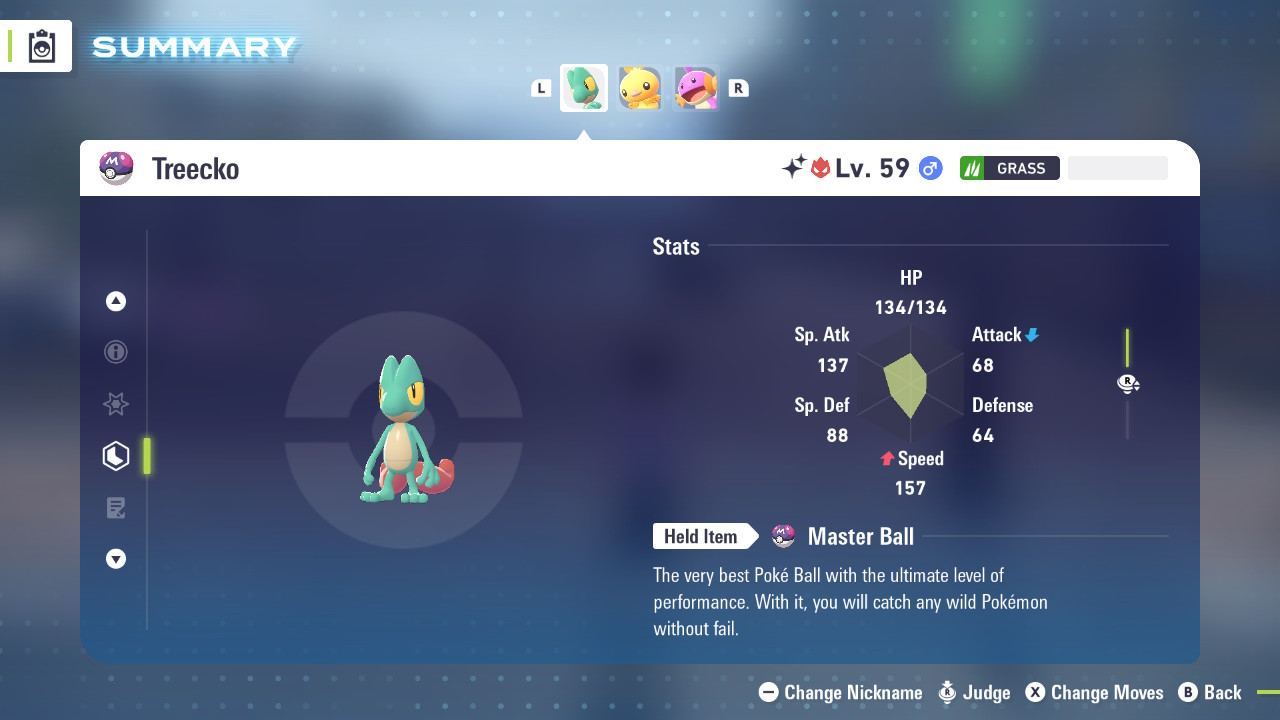Show the starburst icon page tab
The width and height of the screenshot is (1280, 720).
point(116,404)
